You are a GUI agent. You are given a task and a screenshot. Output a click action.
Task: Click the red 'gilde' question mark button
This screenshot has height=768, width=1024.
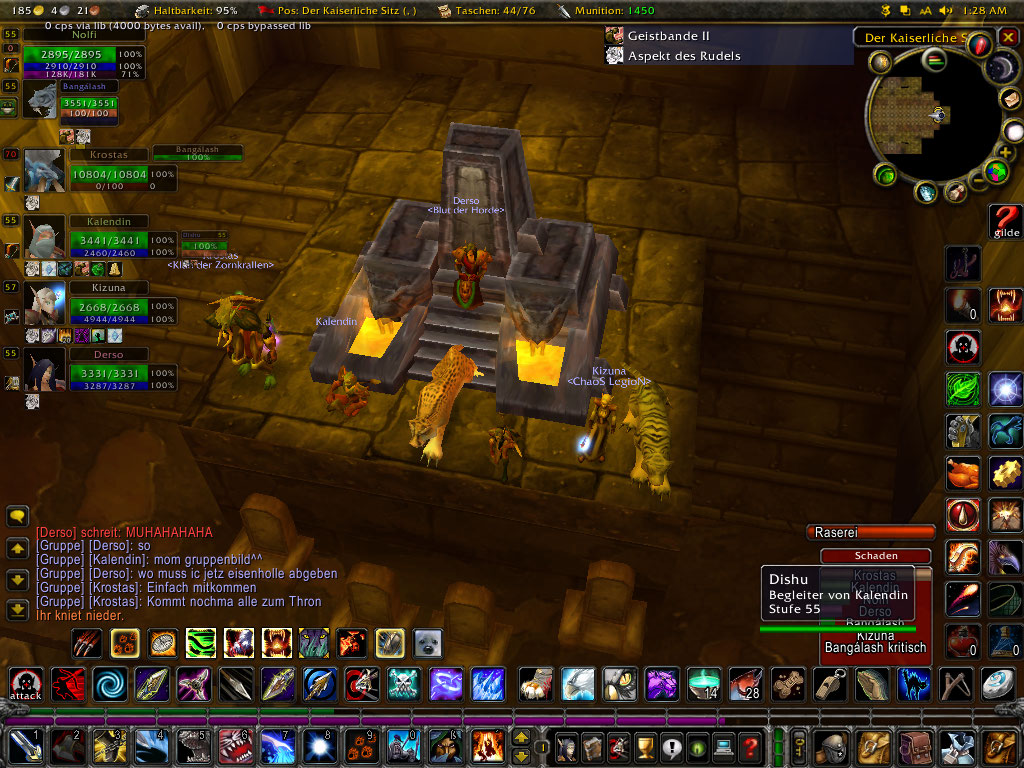tap(1005, 221)
